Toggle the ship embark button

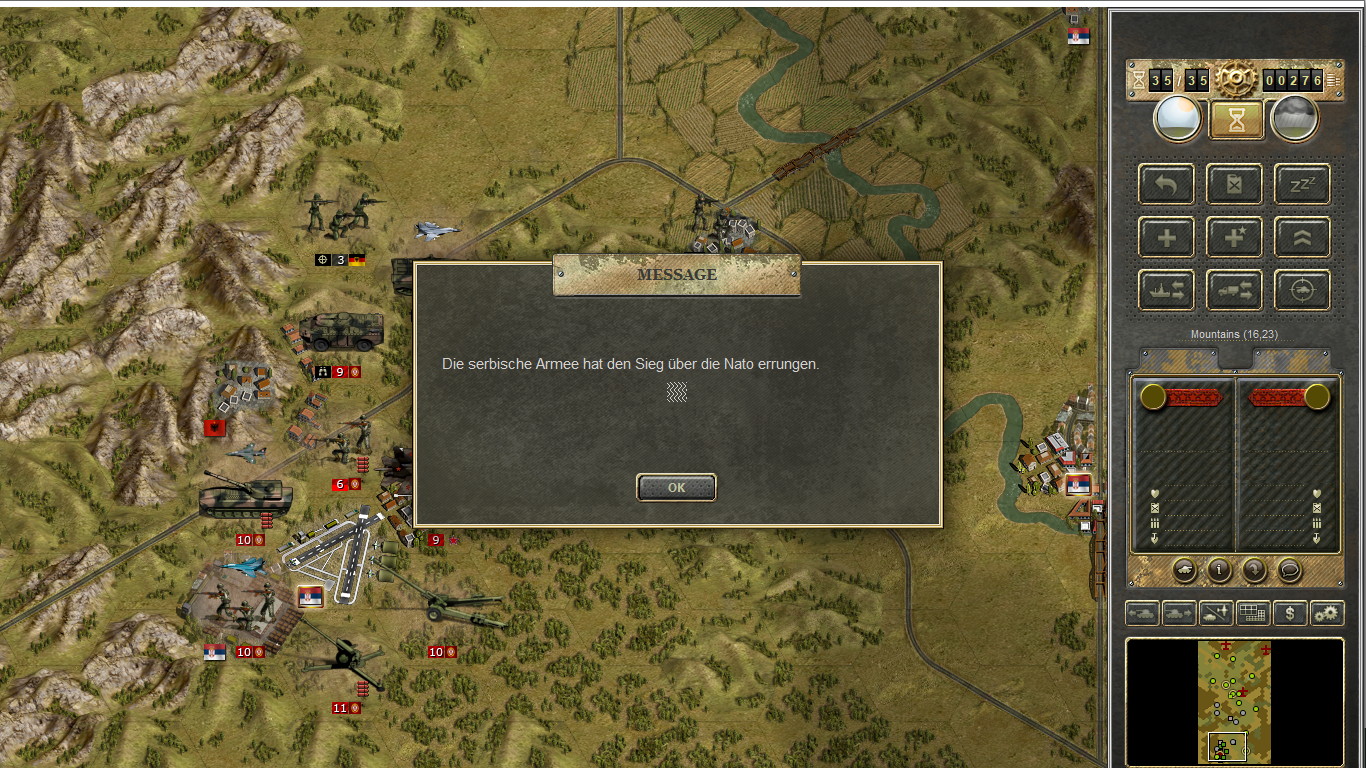[x=1166, y=290]
